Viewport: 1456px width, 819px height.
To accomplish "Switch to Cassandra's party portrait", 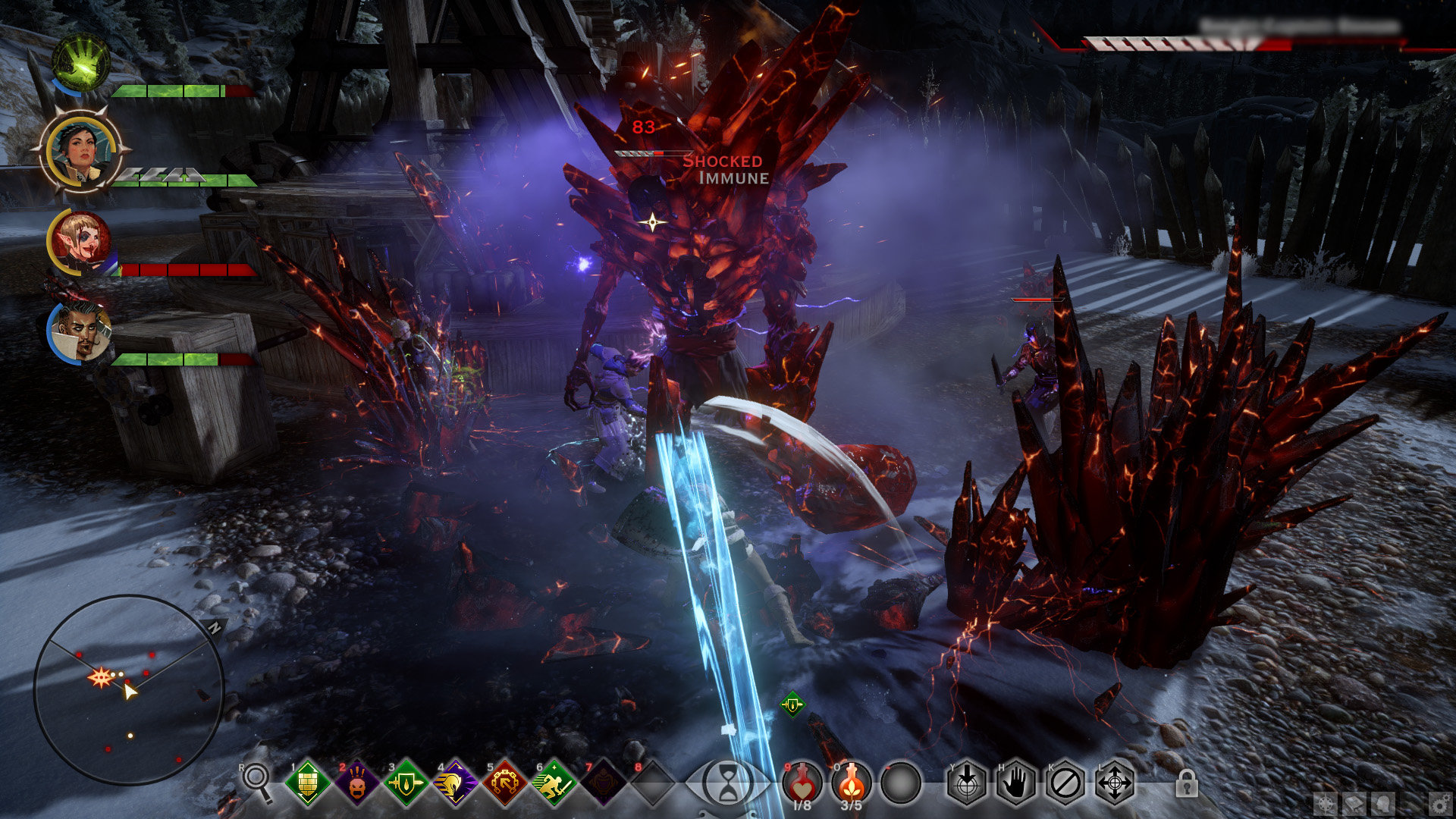I will point(80,152).
